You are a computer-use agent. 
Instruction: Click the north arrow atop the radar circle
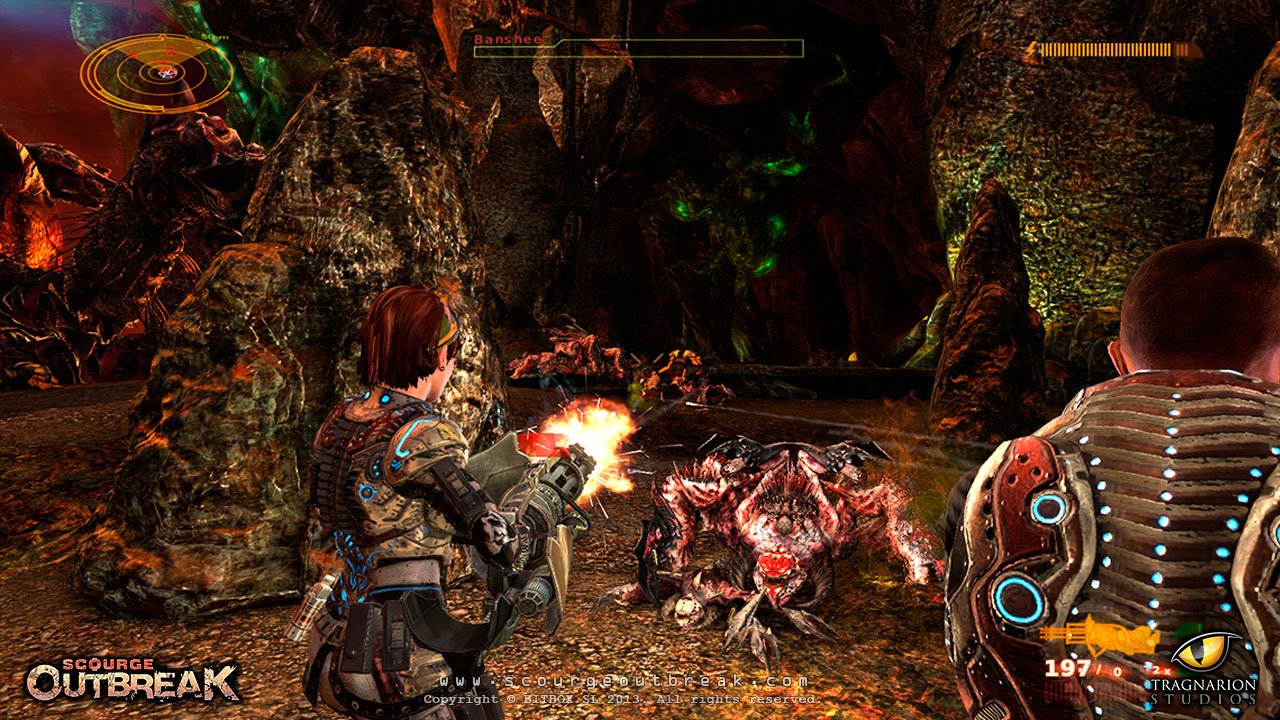[162, 36]
